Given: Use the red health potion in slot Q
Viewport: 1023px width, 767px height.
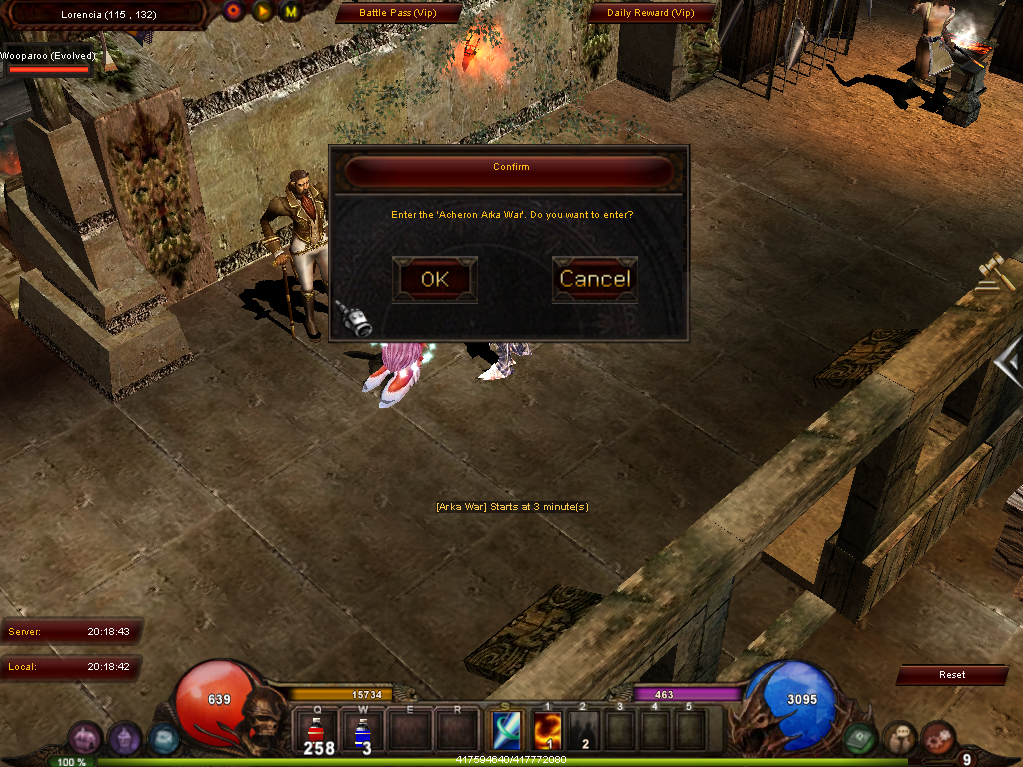Looking at the screenshot, I should click(x=318, y=731).
